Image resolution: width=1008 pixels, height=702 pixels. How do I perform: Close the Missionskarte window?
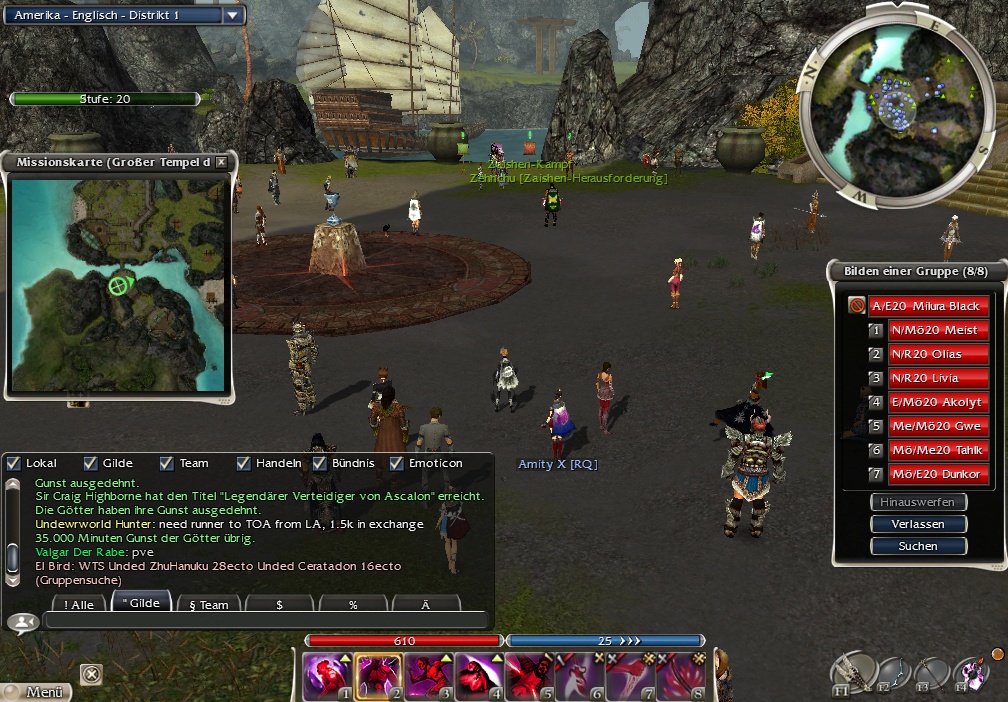[x=221, y=162]
